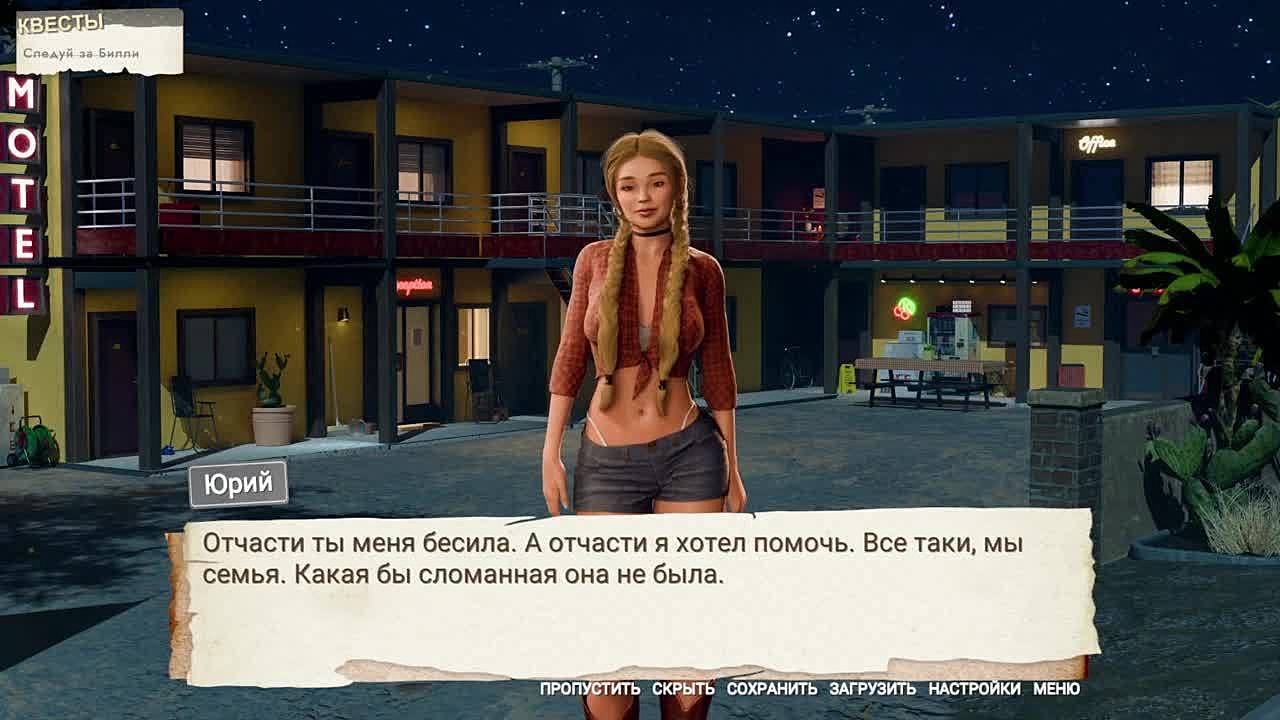Skip dialogue with the ПРОПУСТИТЬ button

coord(589,689)
